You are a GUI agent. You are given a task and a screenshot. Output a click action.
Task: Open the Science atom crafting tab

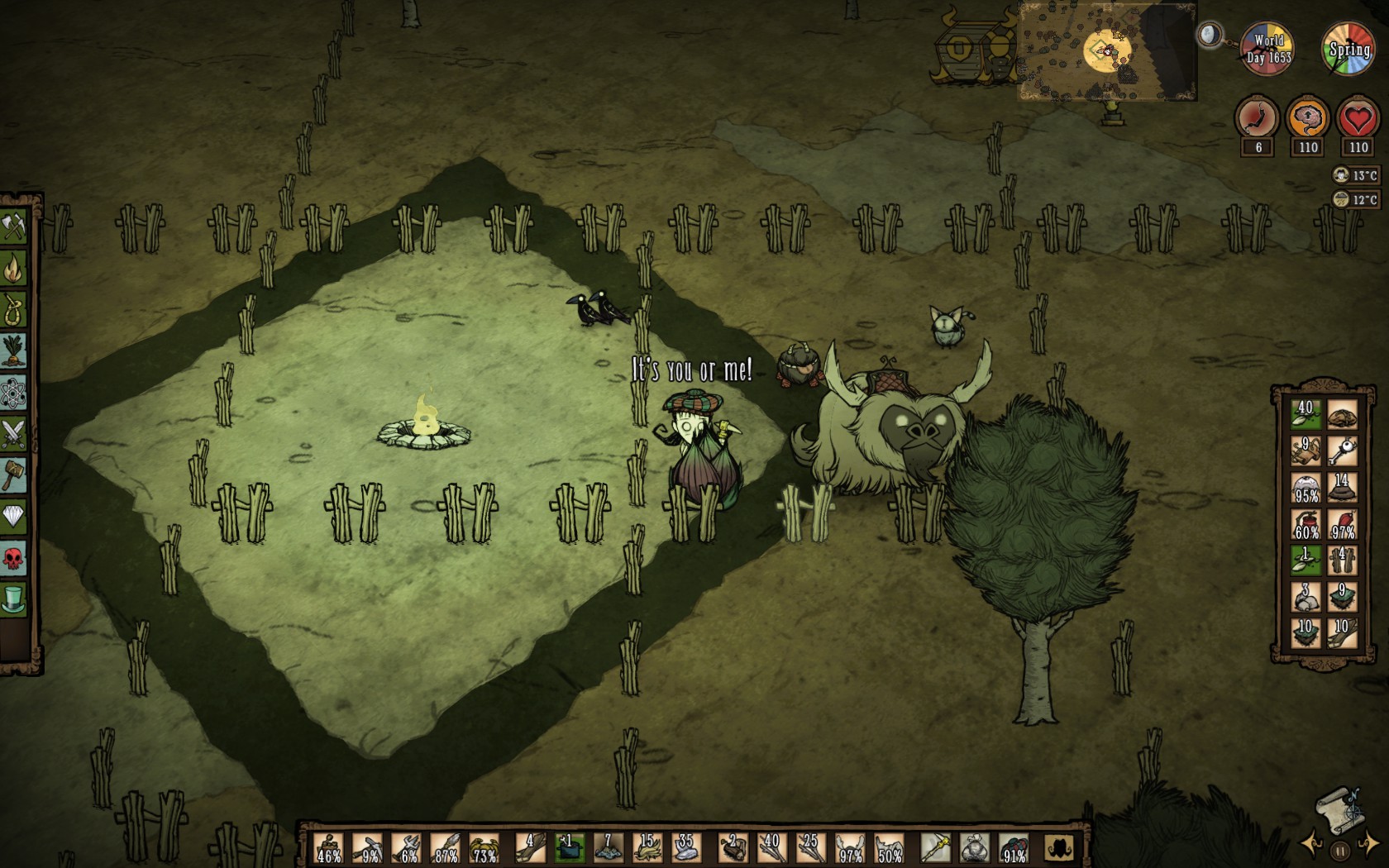tap(14, 393)
